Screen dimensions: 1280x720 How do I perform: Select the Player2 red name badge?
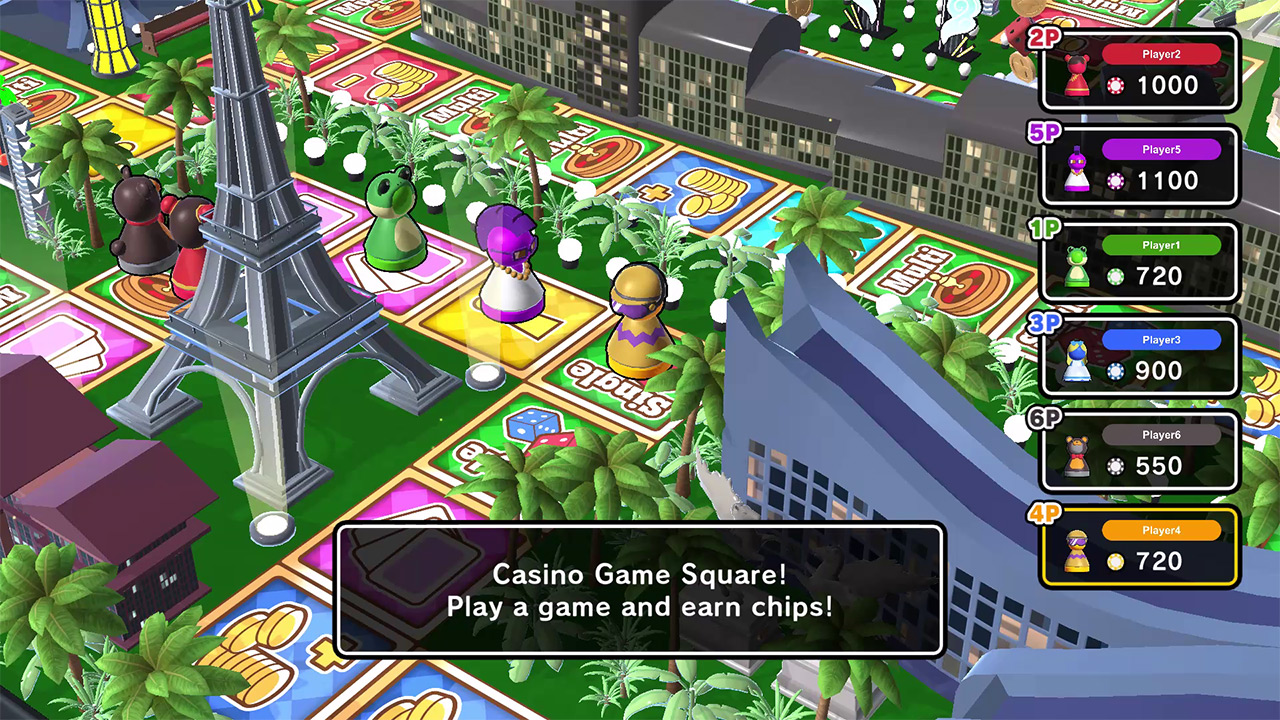(x=1161, y=54)
